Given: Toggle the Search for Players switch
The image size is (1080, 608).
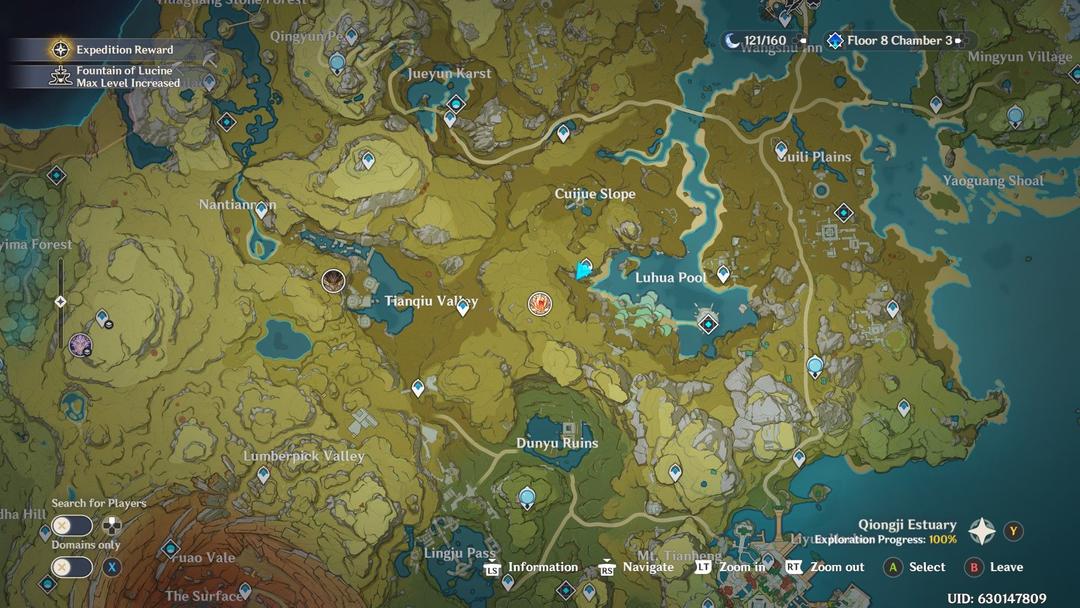Looking at the screenshot, I should pos(72,526).
